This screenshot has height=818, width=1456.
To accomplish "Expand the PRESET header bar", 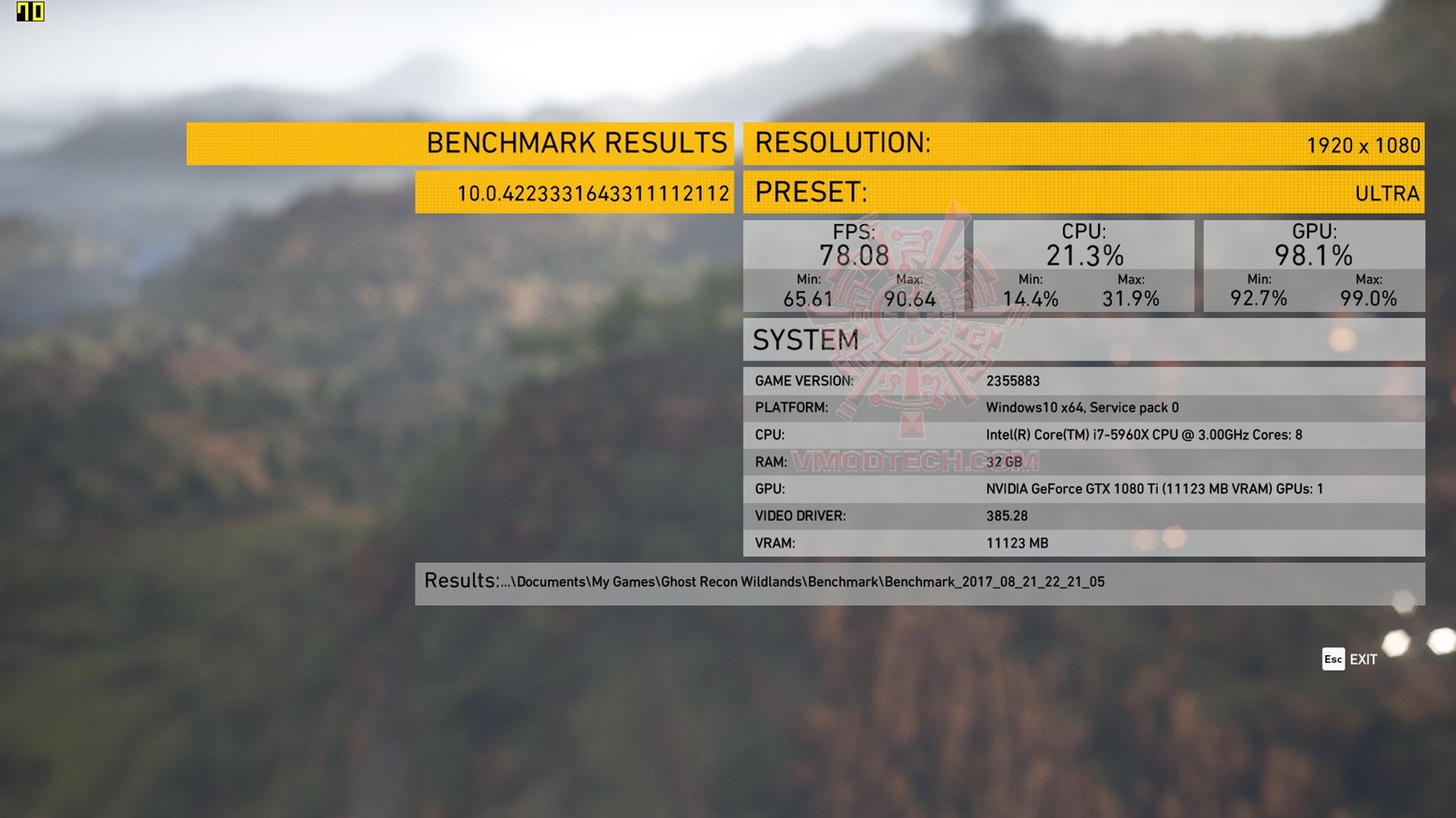I will [810, 193].
